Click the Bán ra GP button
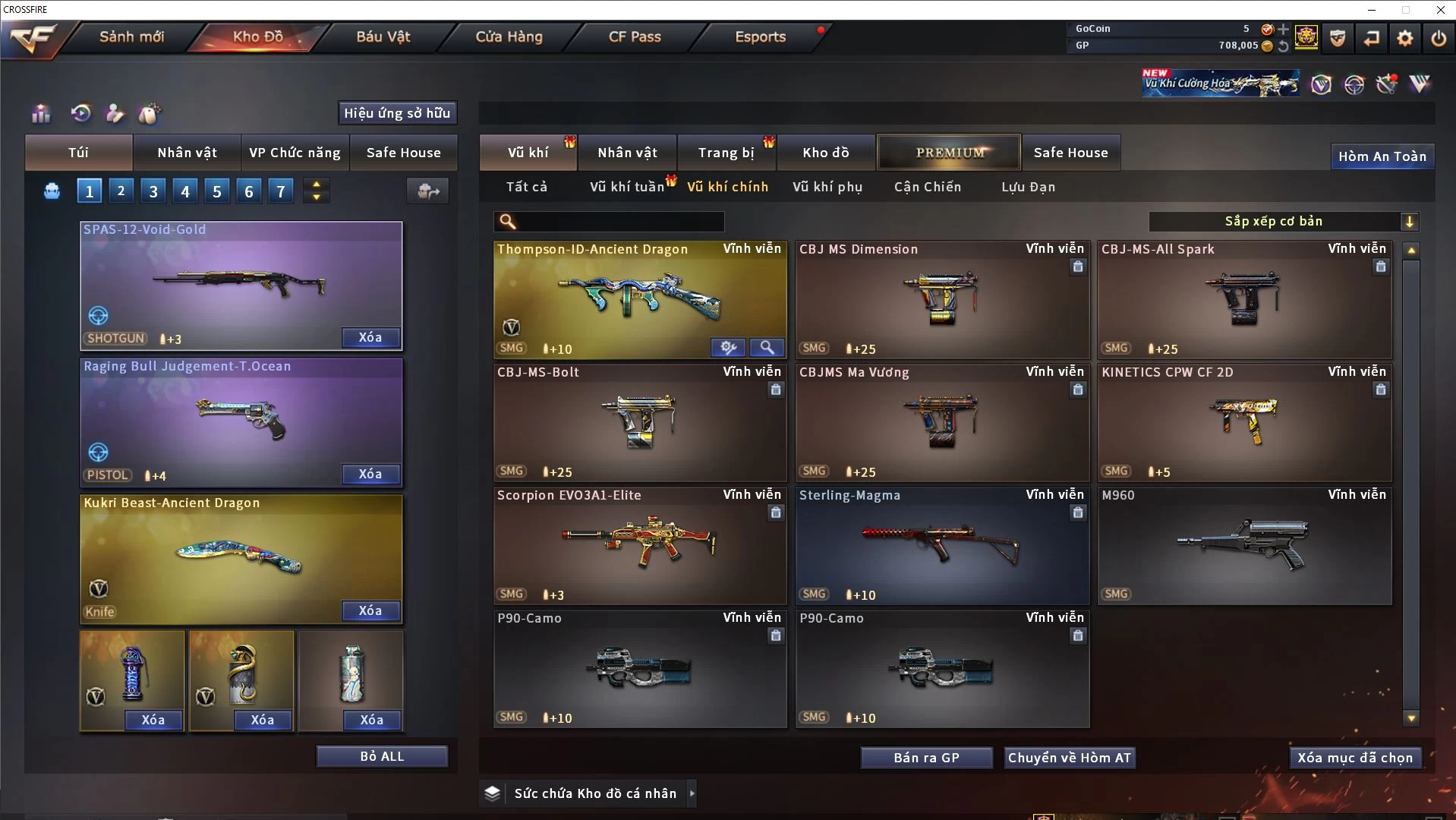 tap(926, 758)
